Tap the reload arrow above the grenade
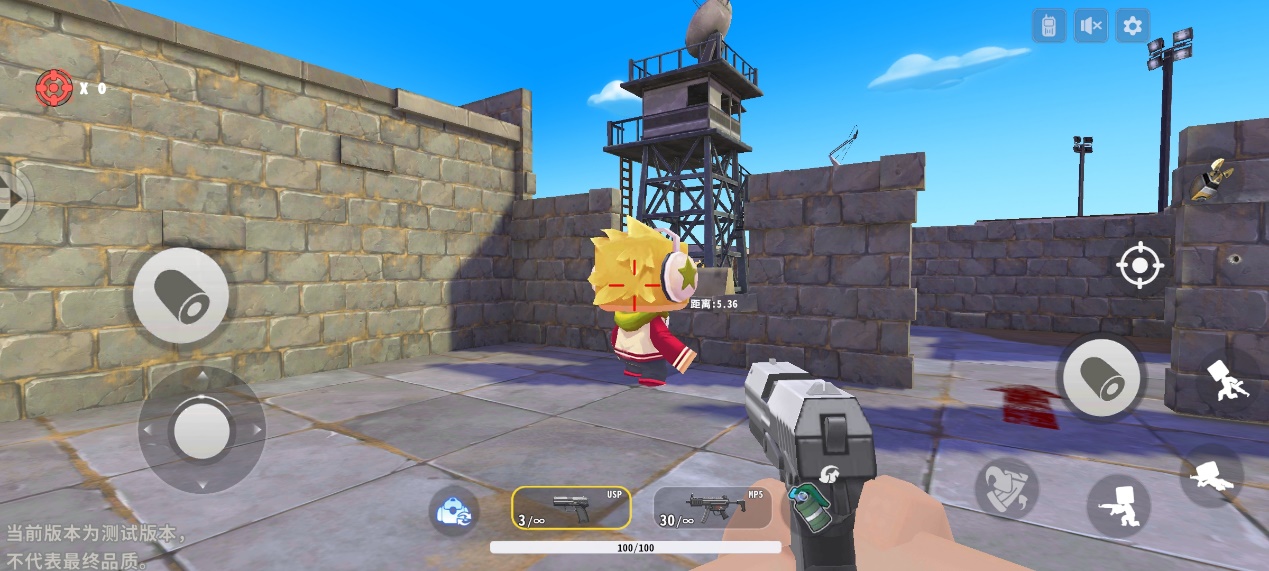This screenshot has height=571, width=1269. (x=829, y=474)
